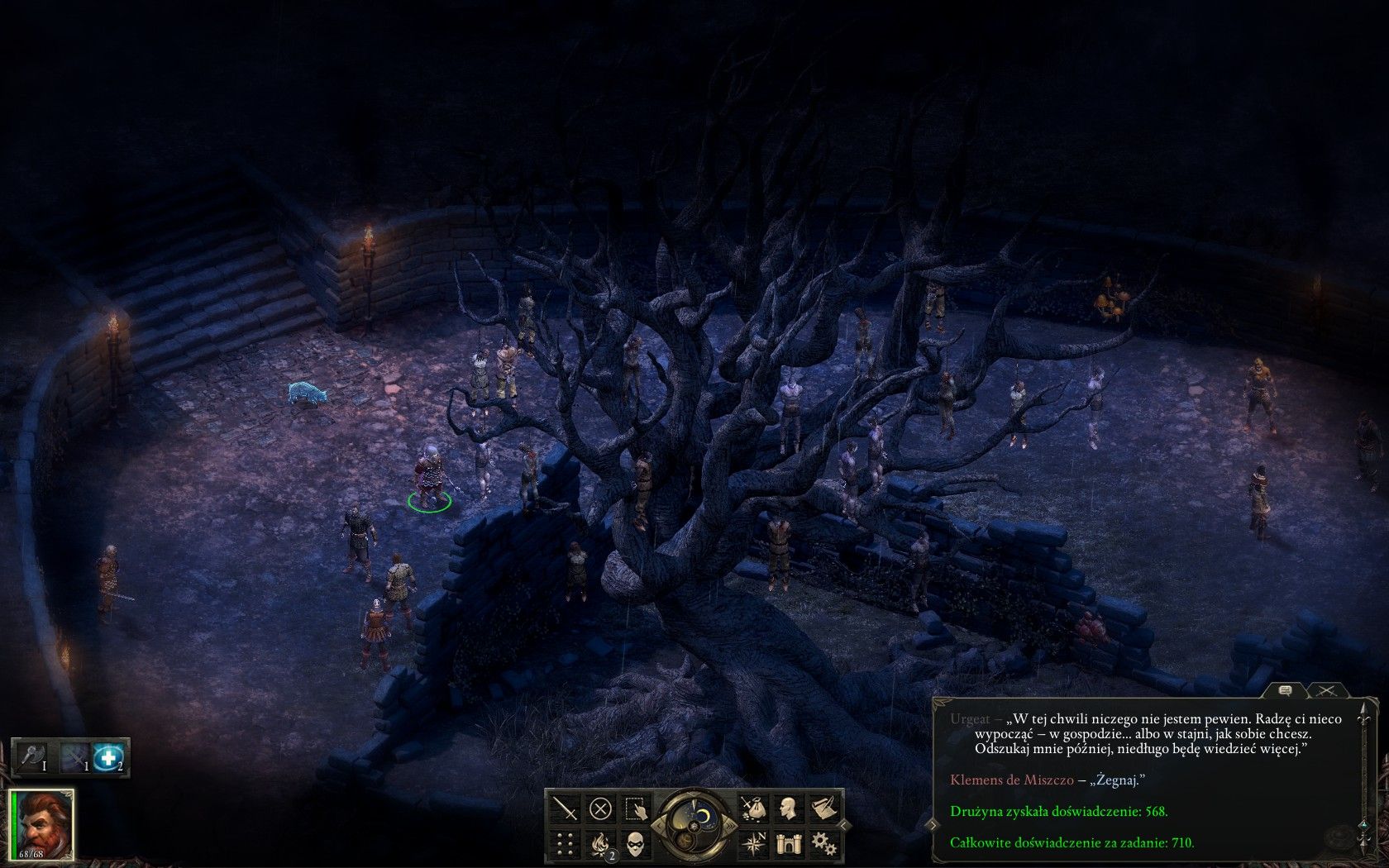Click the sword attack command button

[566, 808]
